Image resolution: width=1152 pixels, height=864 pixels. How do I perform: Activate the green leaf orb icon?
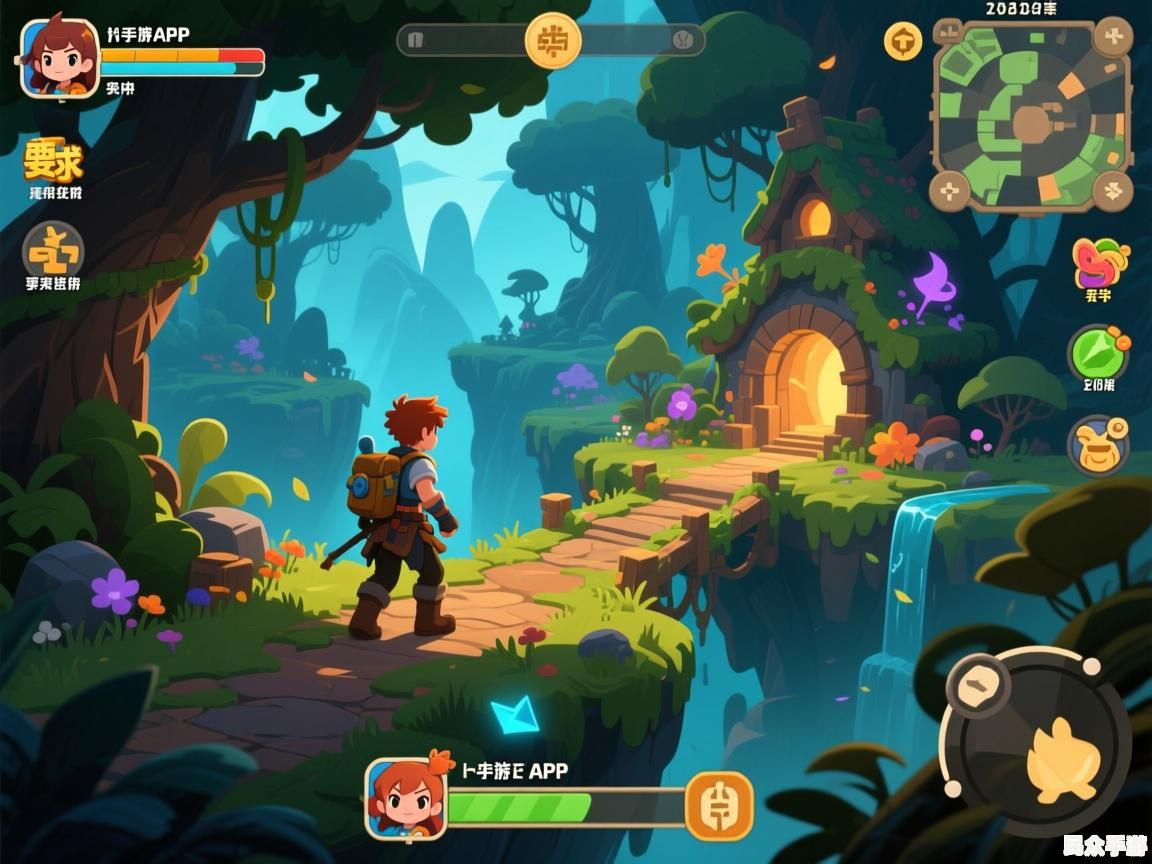1098,352
